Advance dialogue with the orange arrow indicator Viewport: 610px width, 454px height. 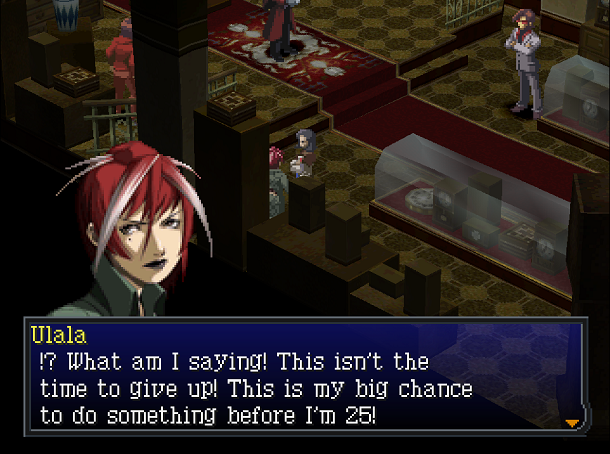[x=572, y=423]
